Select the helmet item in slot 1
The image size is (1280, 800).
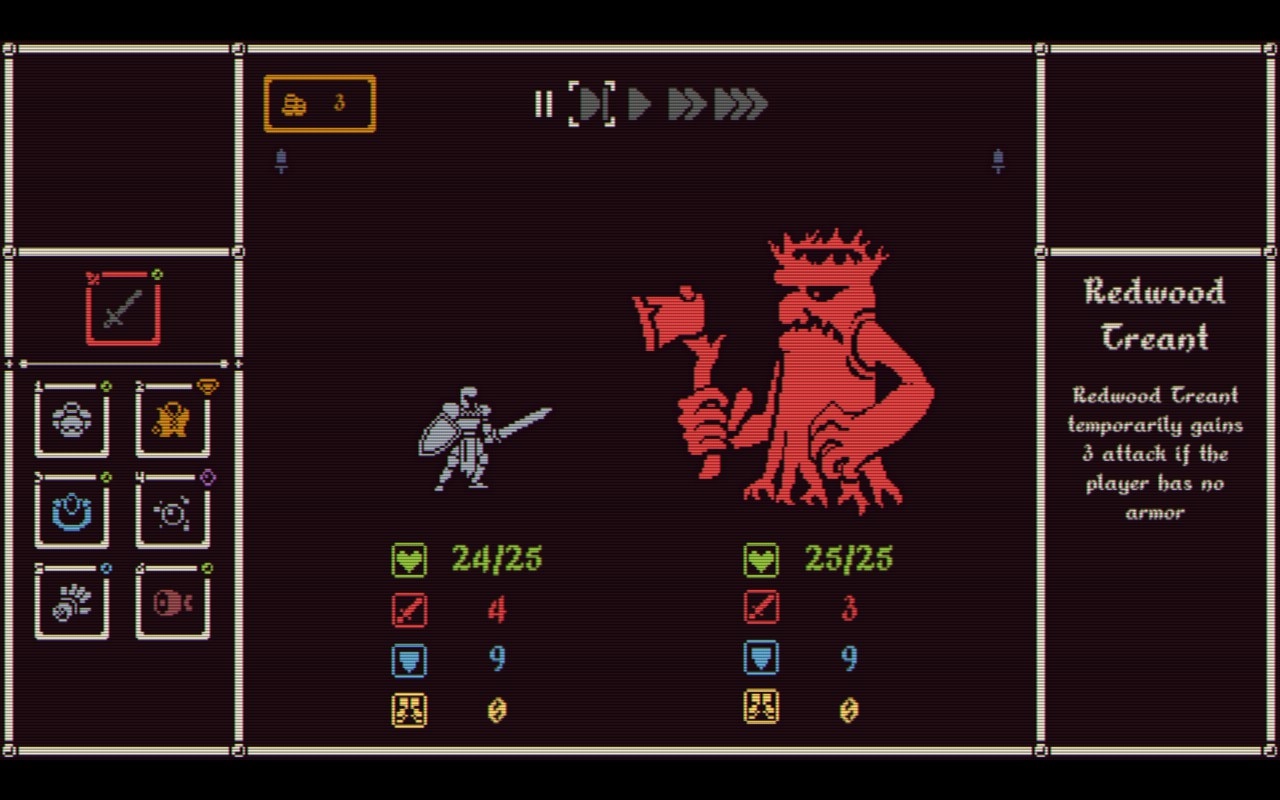click(x=71, y=420)
